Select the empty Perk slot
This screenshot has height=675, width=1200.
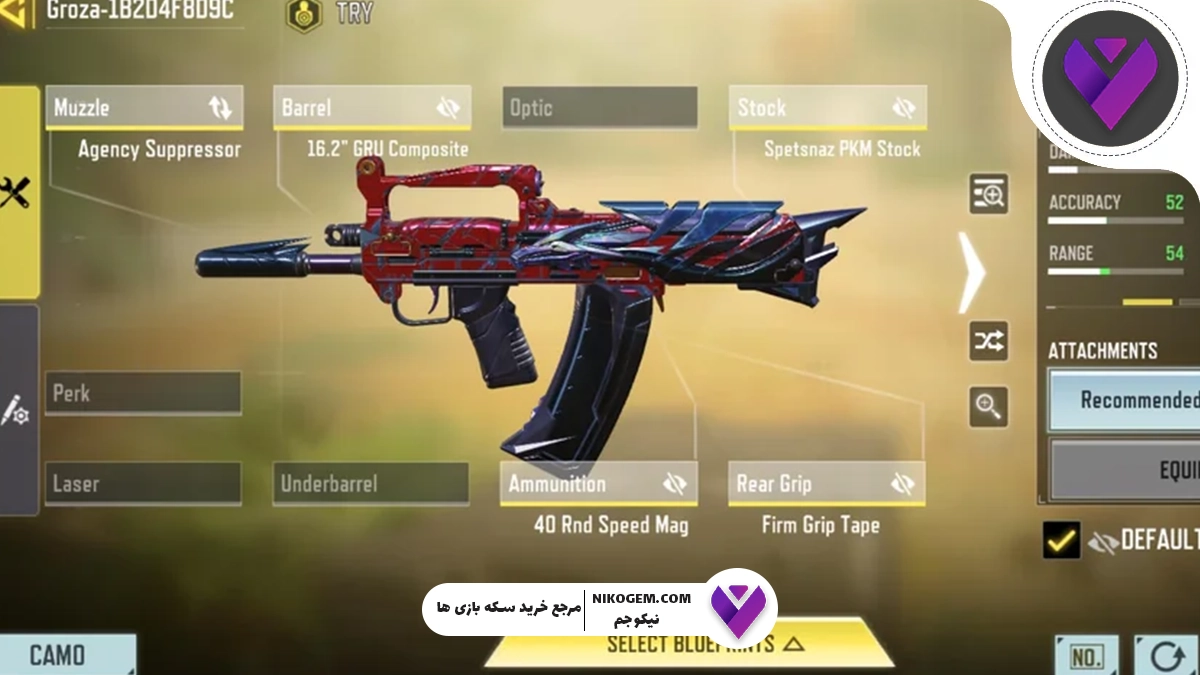tap(143, 393)
